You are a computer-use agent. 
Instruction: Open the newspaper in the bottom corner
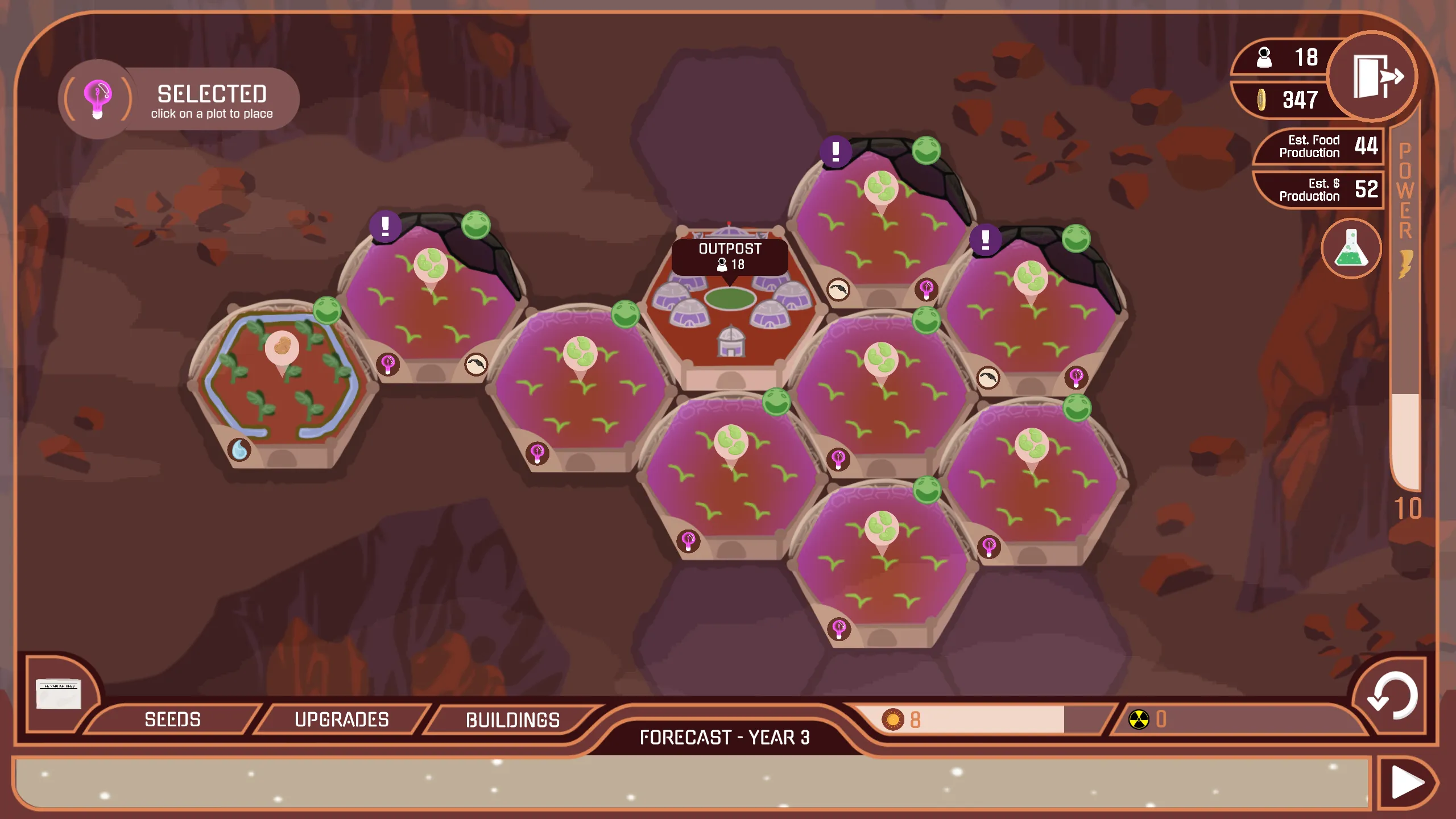[x=59, y=693]
